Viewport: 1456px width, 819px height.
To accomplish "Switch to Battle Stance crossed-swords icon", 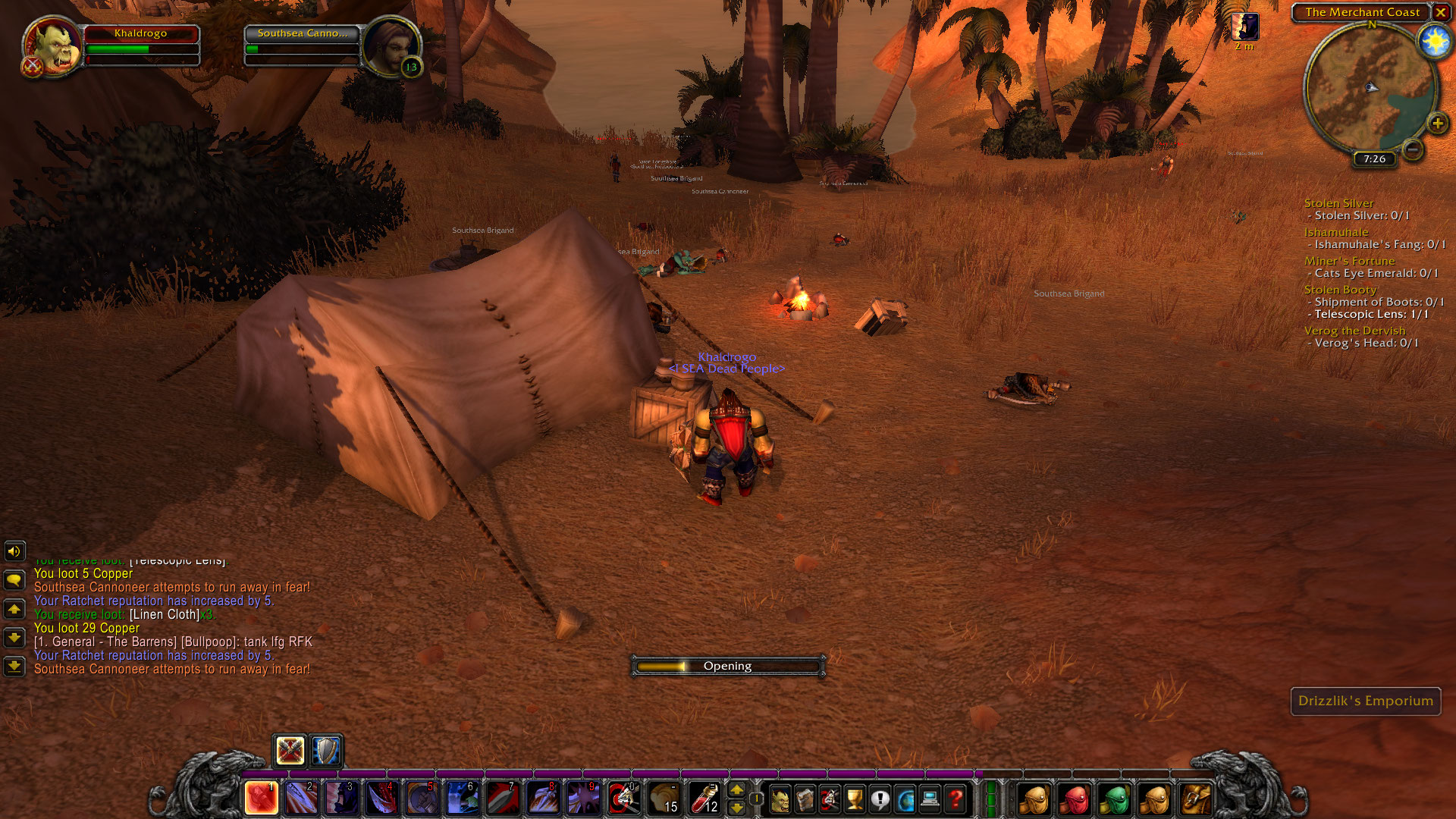I will pyautogui.click(x=290, y=751).
